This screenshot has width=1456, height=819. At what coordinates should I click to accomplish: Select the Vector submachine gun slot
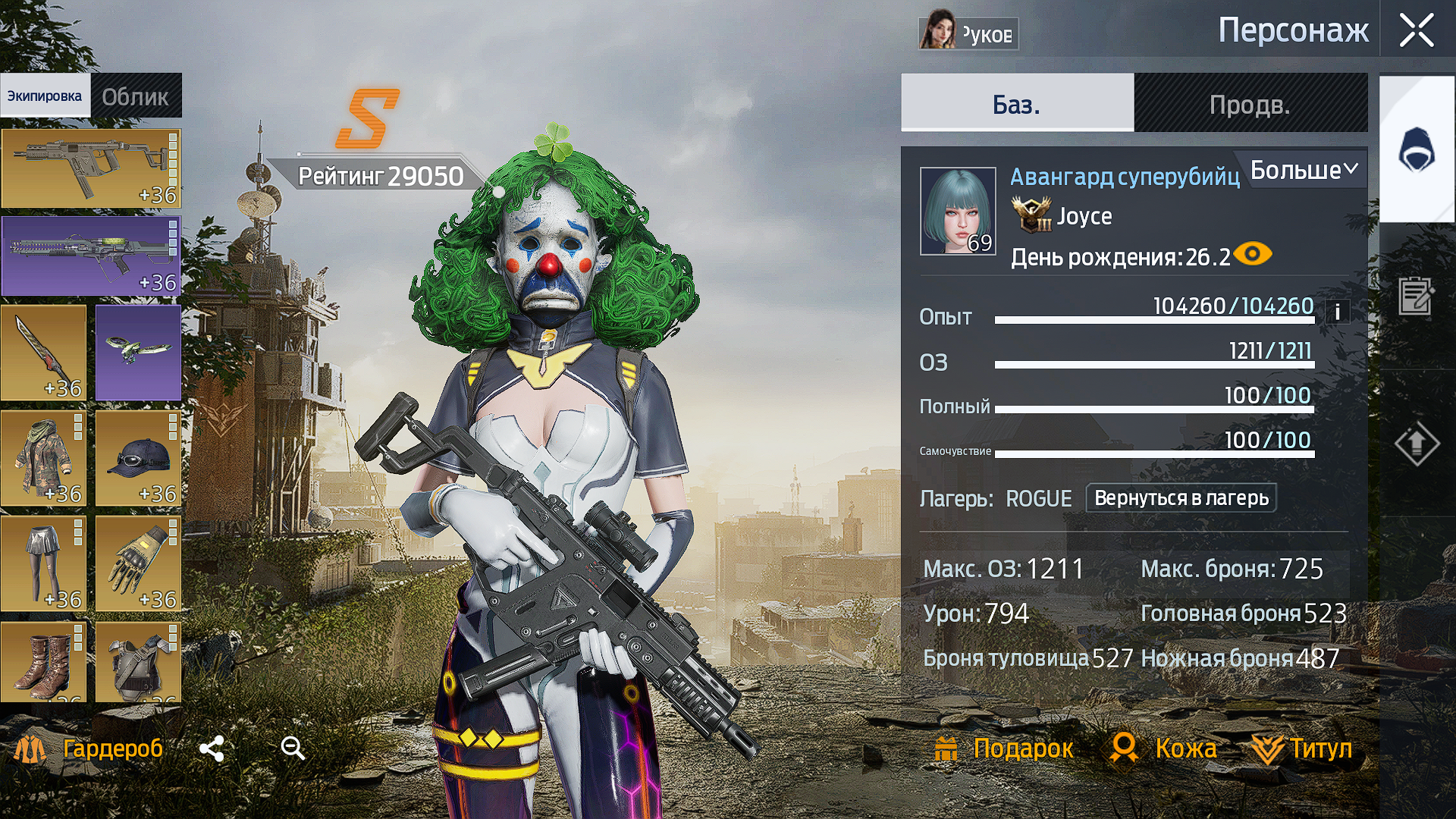pos(91,168)
